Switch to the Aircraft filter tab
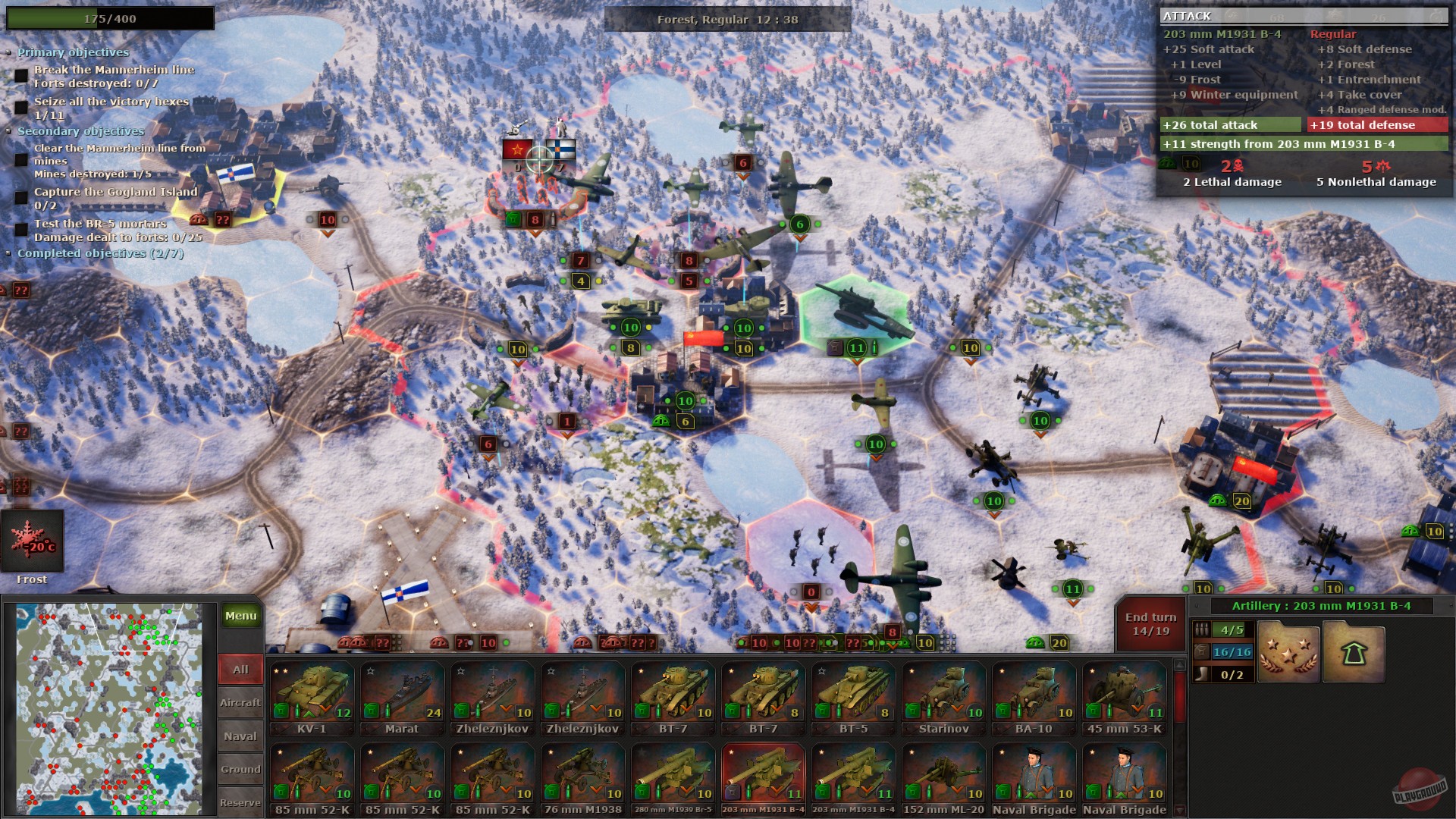This screenshot has width=1456, height=819. (240, 702)
